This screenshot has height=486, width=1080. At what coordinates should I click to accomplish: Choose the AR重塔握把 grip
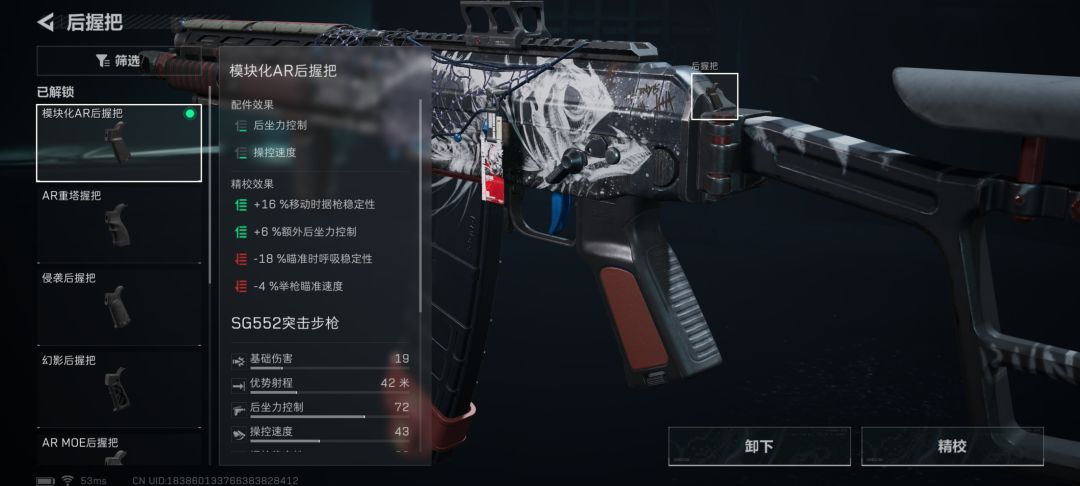[119, 224]
